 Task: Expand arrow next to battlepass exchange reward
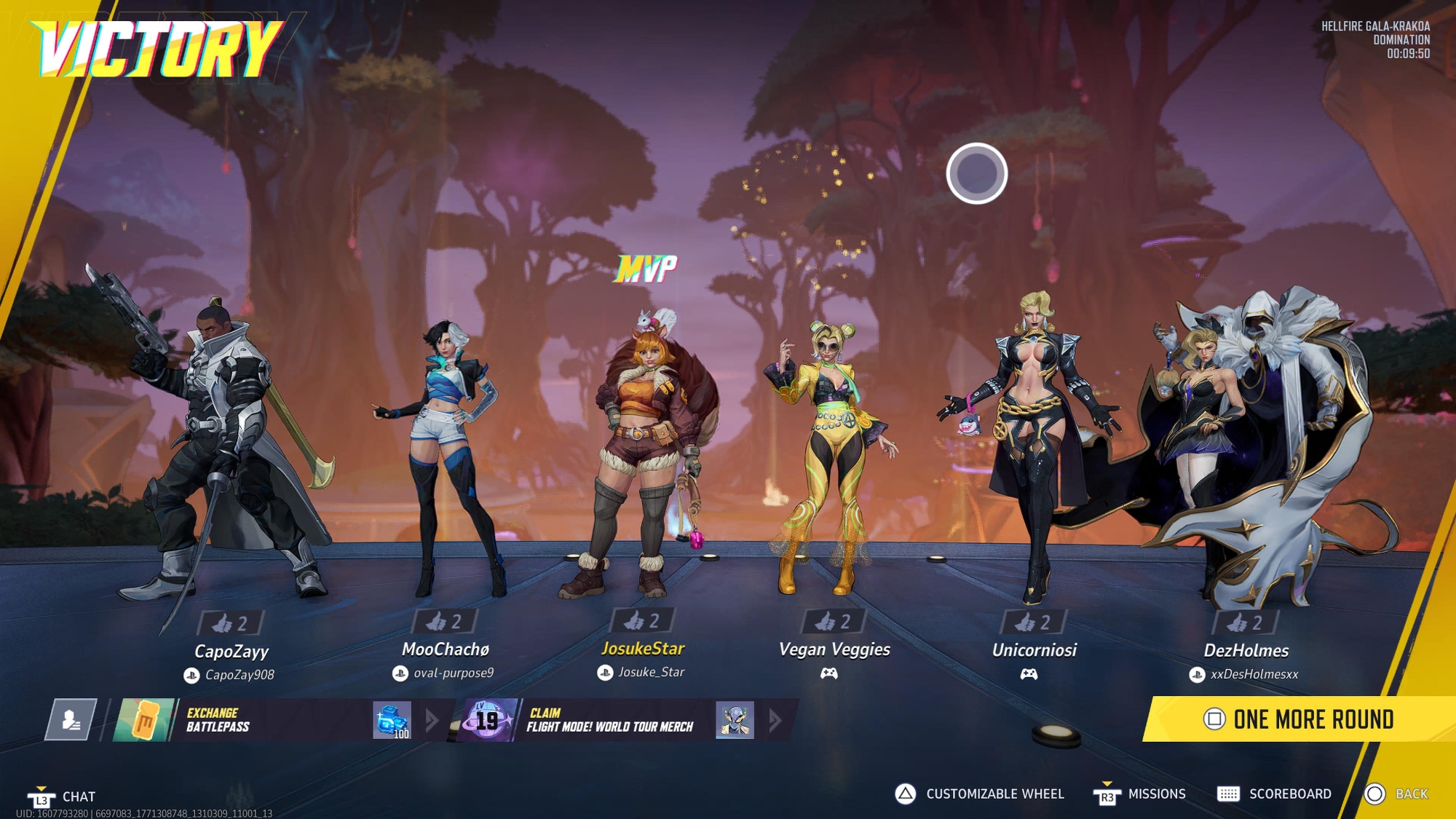pyautogui.click(x=432, y=721)
